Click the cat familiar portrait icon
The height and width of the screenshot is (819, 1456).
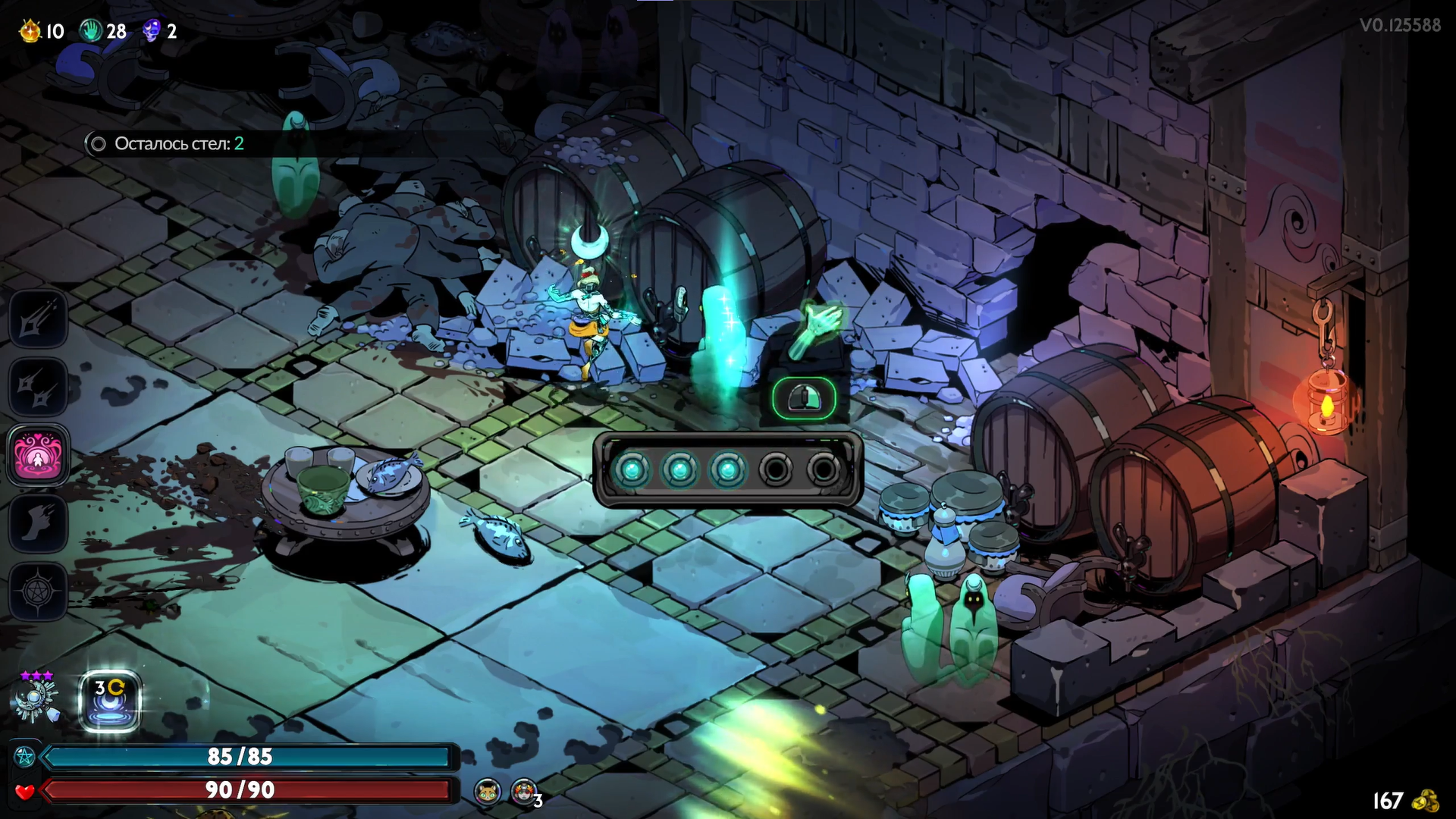coord(487,792)
